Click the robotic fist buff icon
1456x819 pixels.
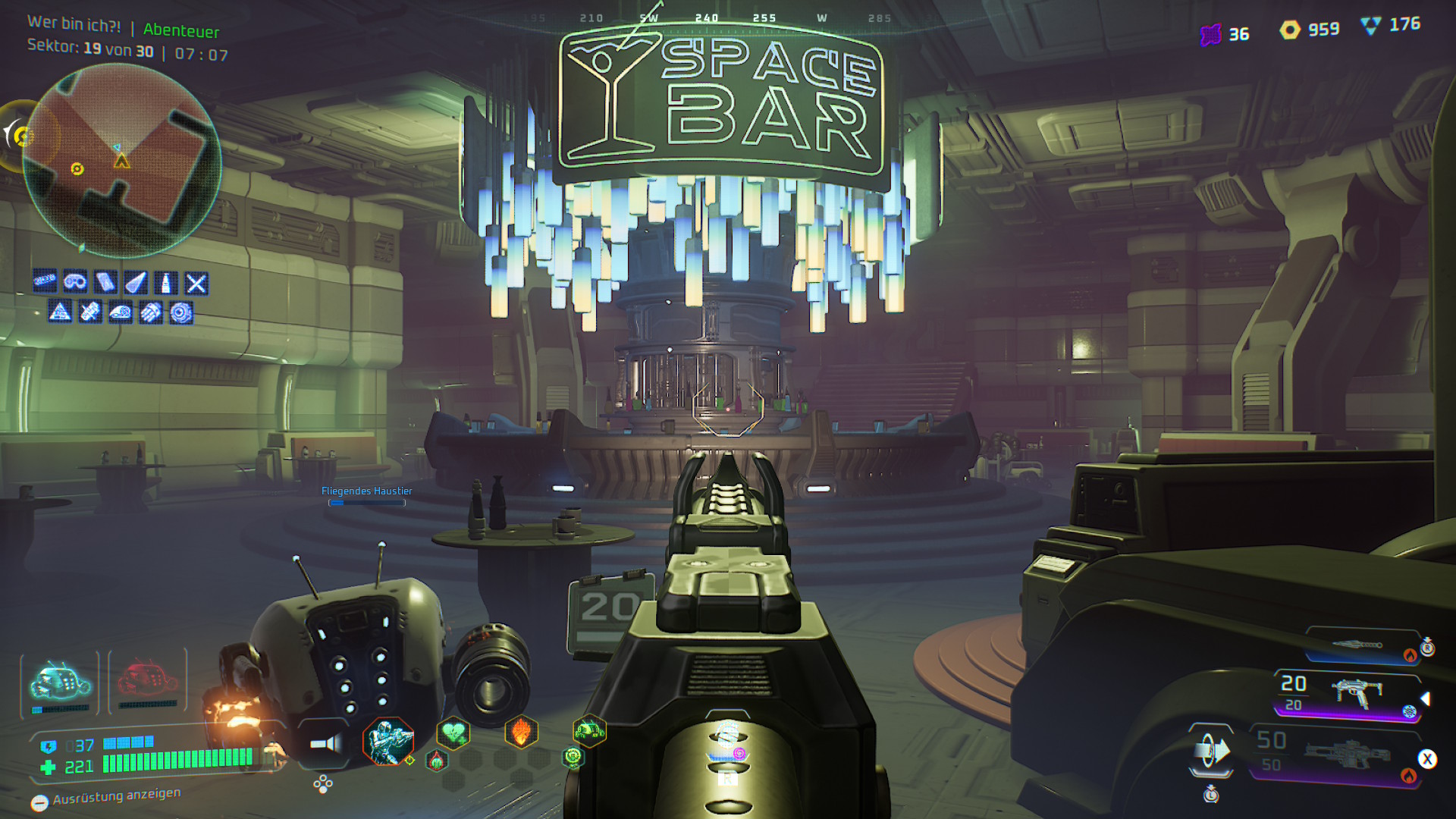151,312
